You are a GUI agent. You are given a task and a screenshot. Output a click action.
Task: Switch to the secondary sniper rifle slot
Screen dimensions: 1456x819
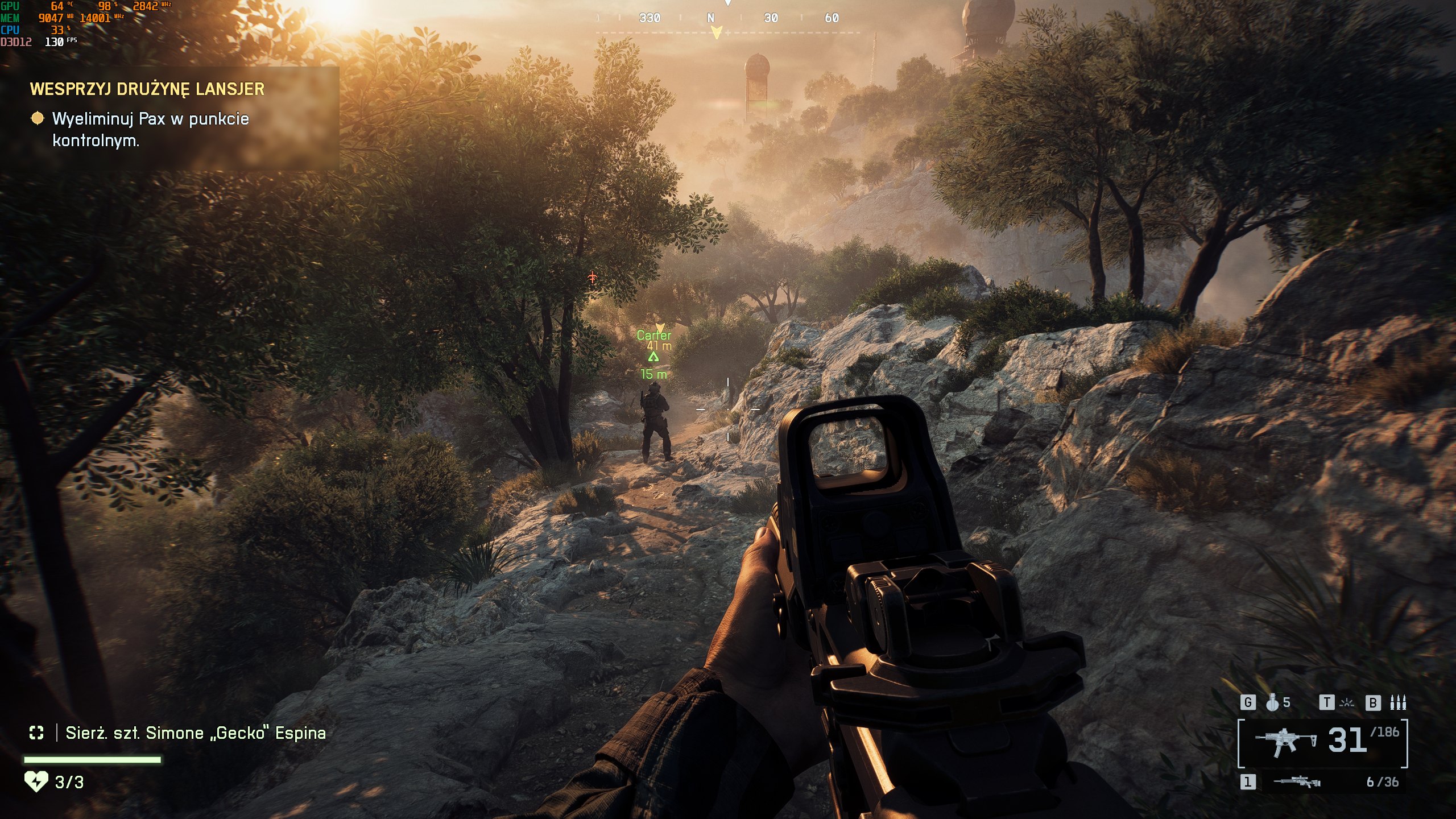tap(1297, 783)
